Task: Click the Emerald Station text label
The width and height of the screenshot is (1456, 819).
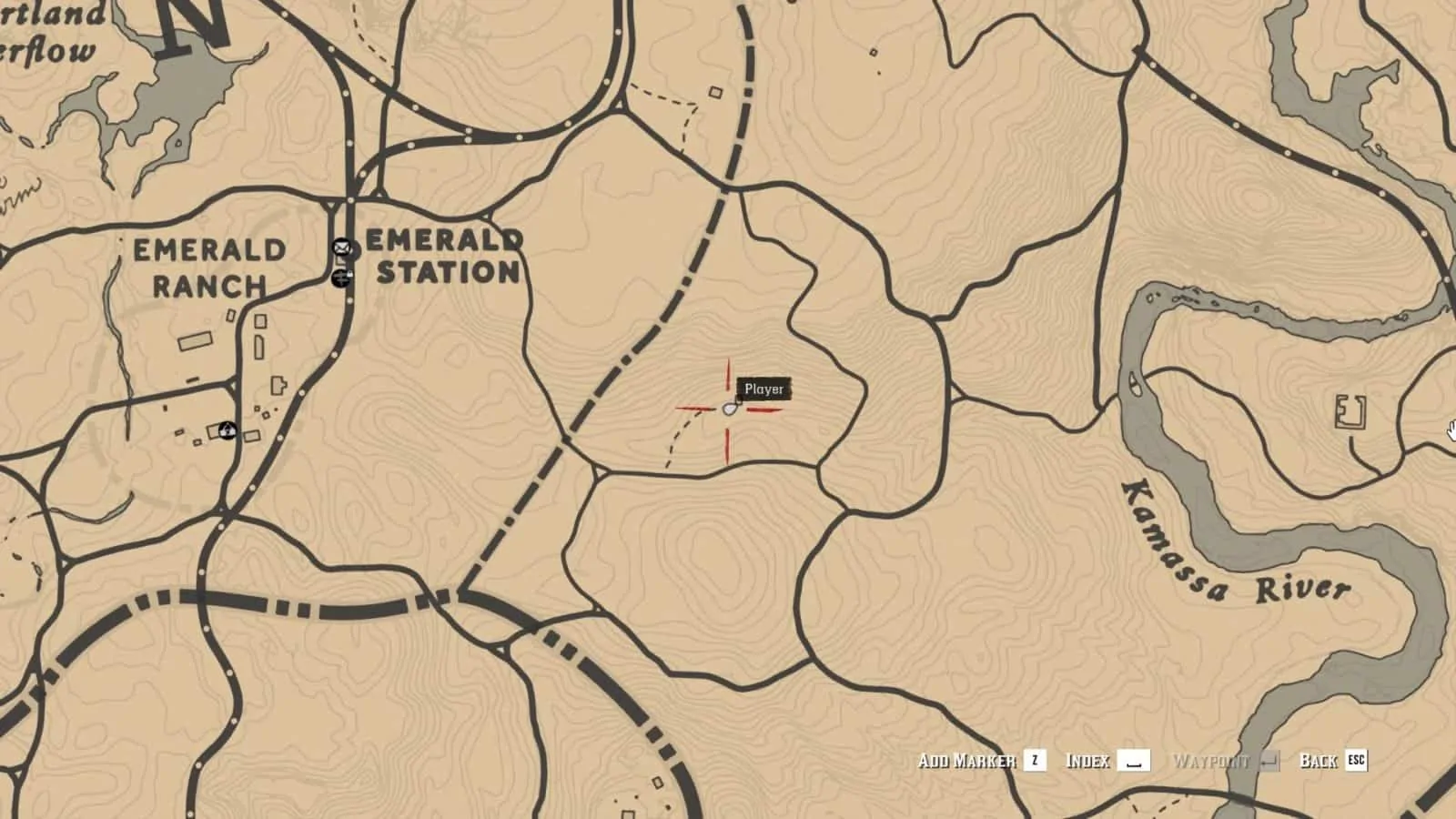Action: 443,258
